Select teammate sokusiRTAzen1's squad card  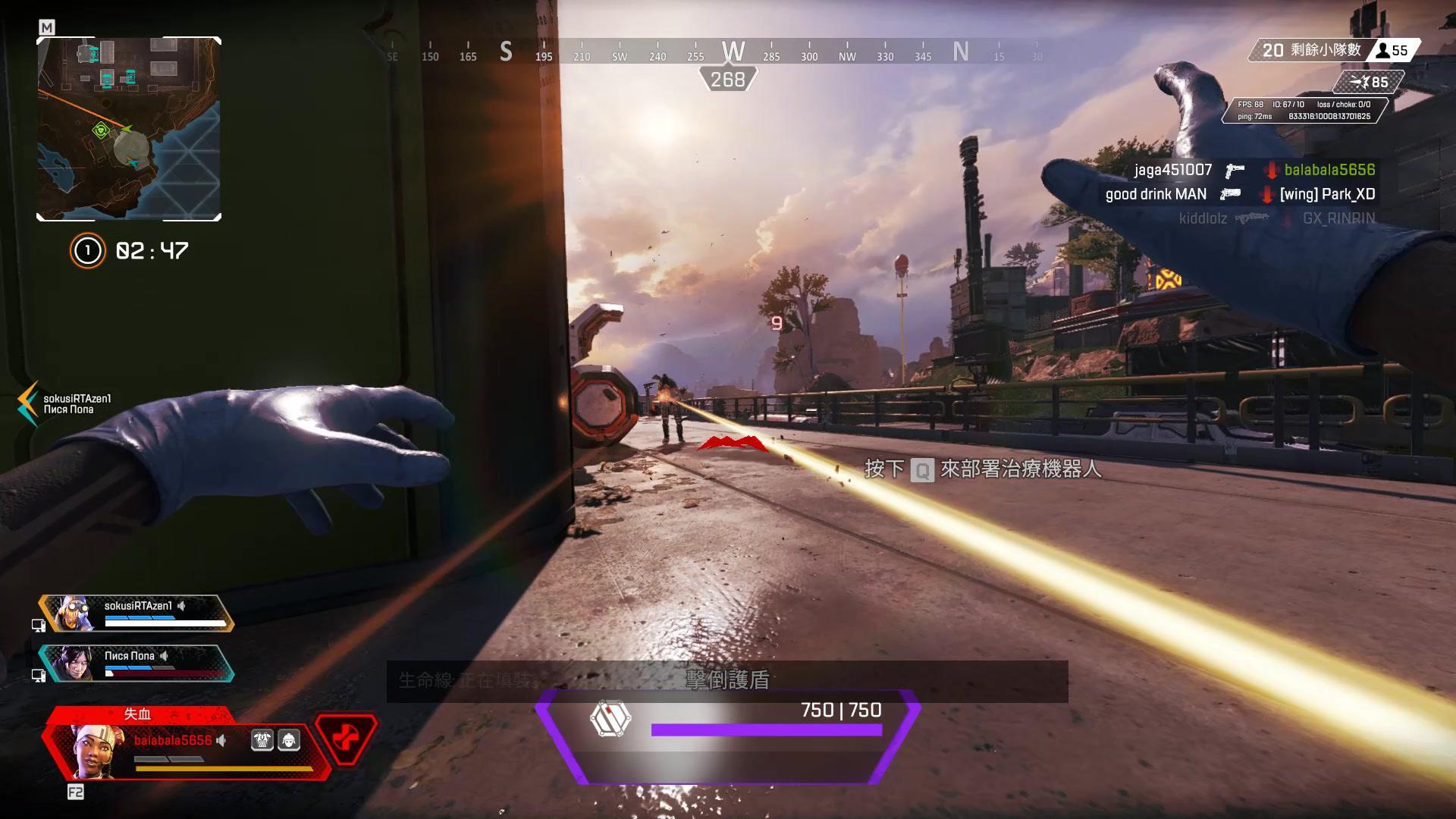136,613
